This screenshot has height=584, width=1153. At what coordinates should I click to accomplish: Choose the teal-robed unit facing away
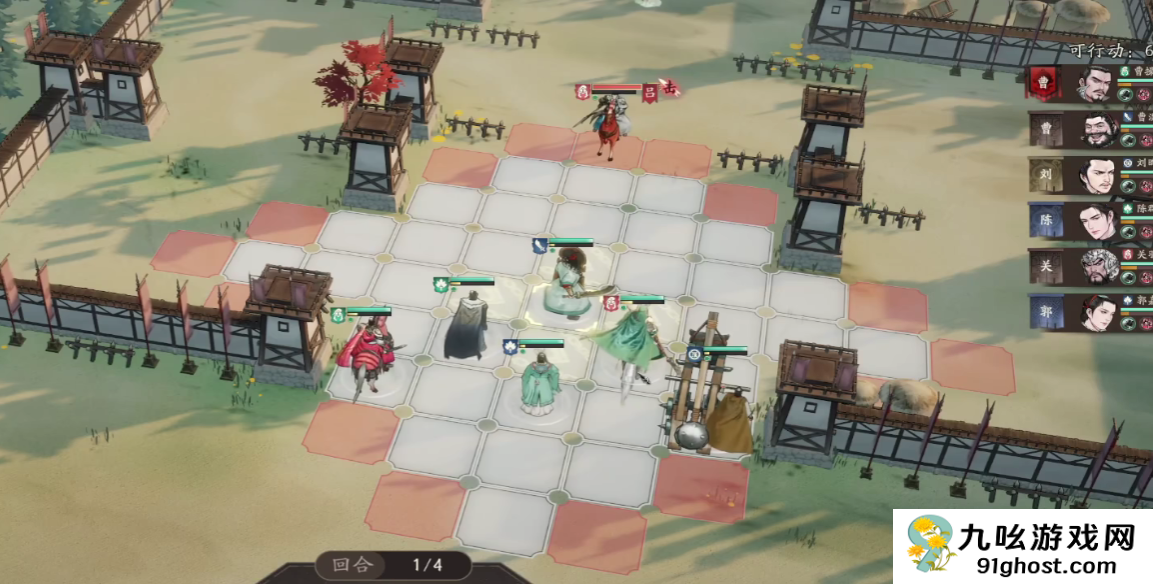[x=540, y=383]
